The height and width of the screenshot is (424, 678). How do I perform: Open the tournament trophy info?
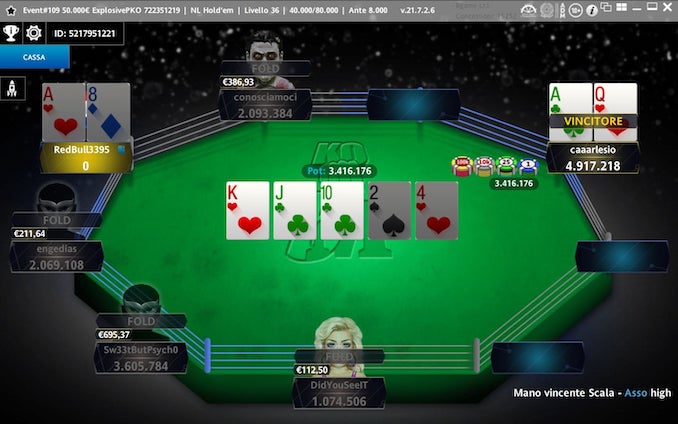(x=12, y=32)
